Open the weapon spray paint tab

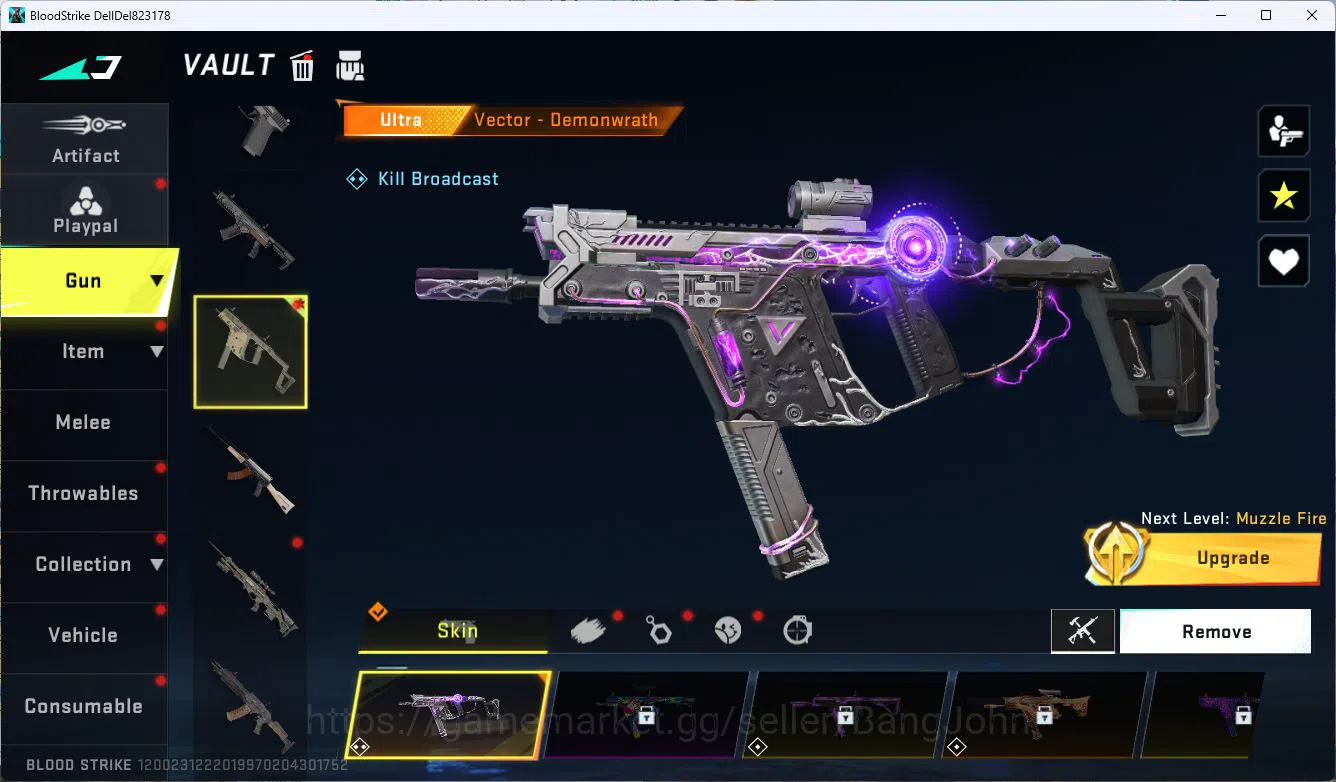coord(588,629)
